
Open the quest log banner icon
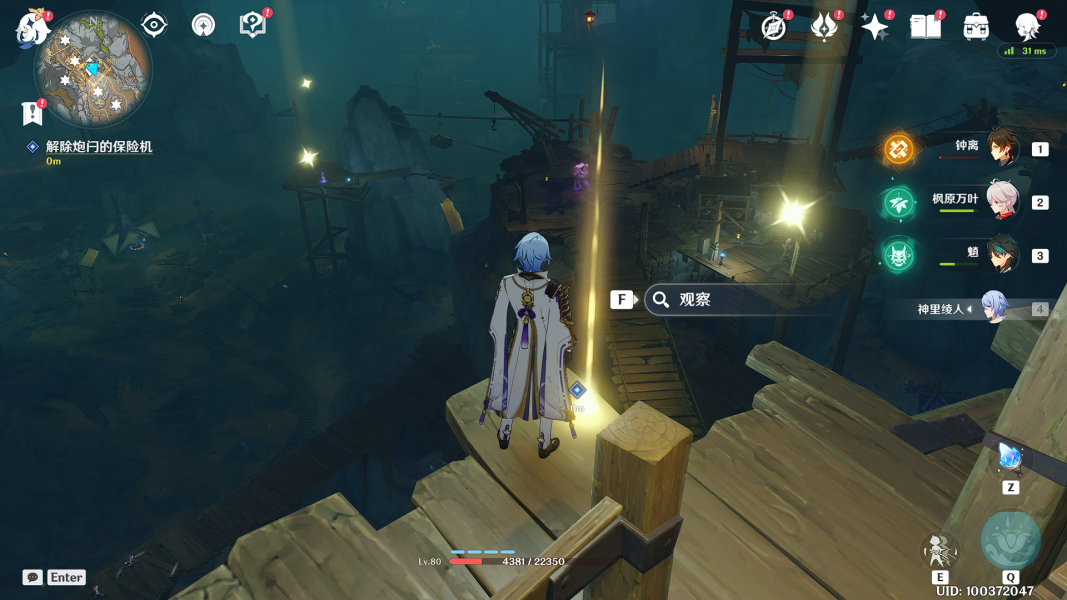click(32, 114)
